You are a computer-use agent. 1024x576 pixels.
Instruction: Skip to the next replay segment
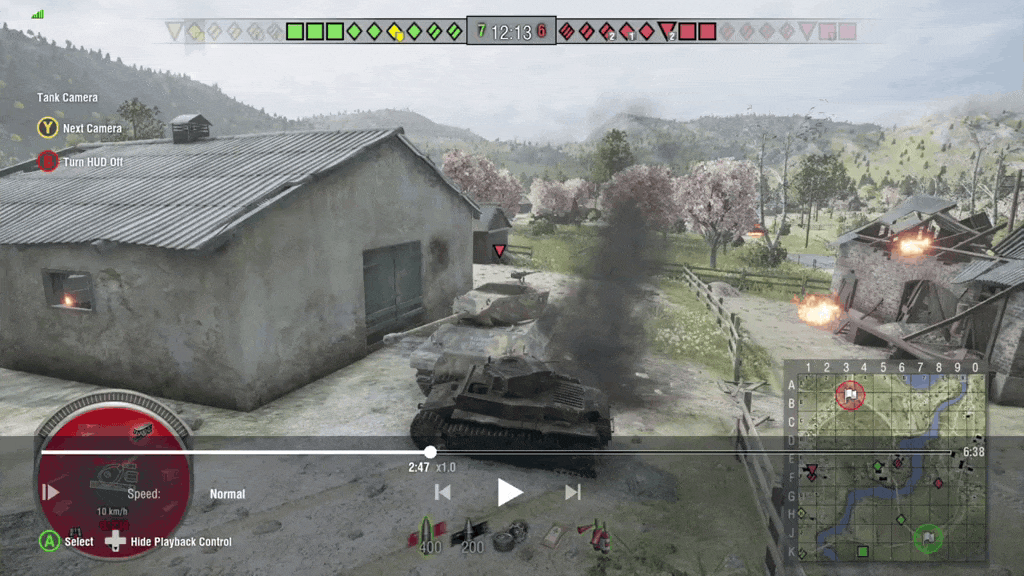pyautogui.click(x=573, y=492)
